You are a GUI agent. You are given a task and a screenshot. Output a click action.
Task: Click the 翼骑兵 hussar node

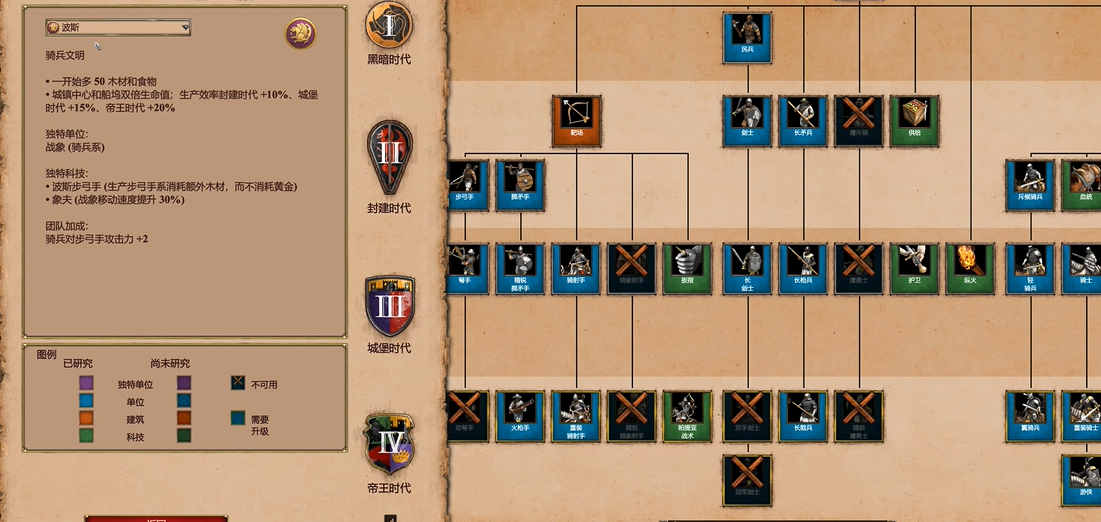[x=1030, y=416]
